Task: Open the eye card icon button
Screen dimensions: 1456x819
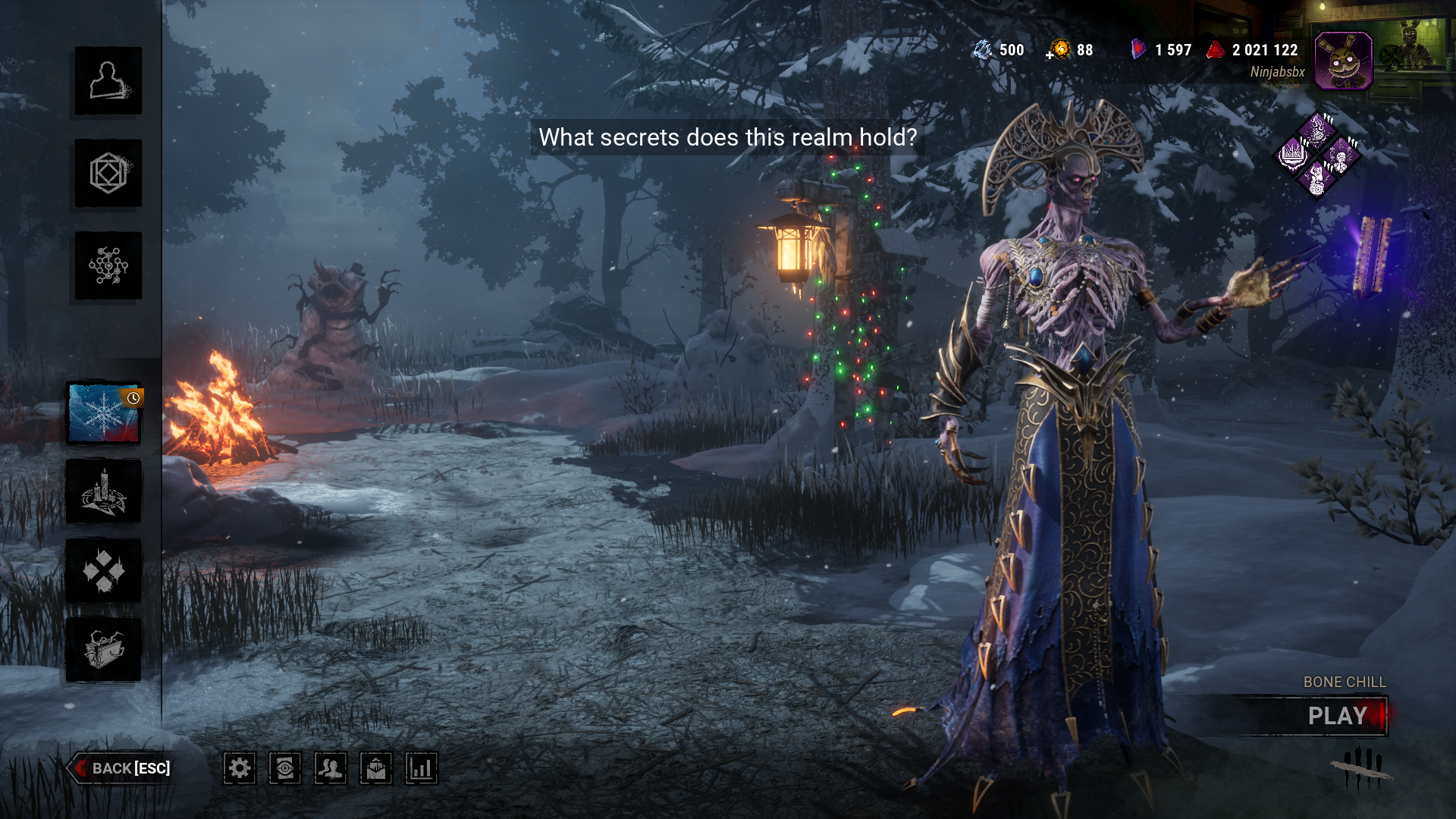Action: point(285,768)
